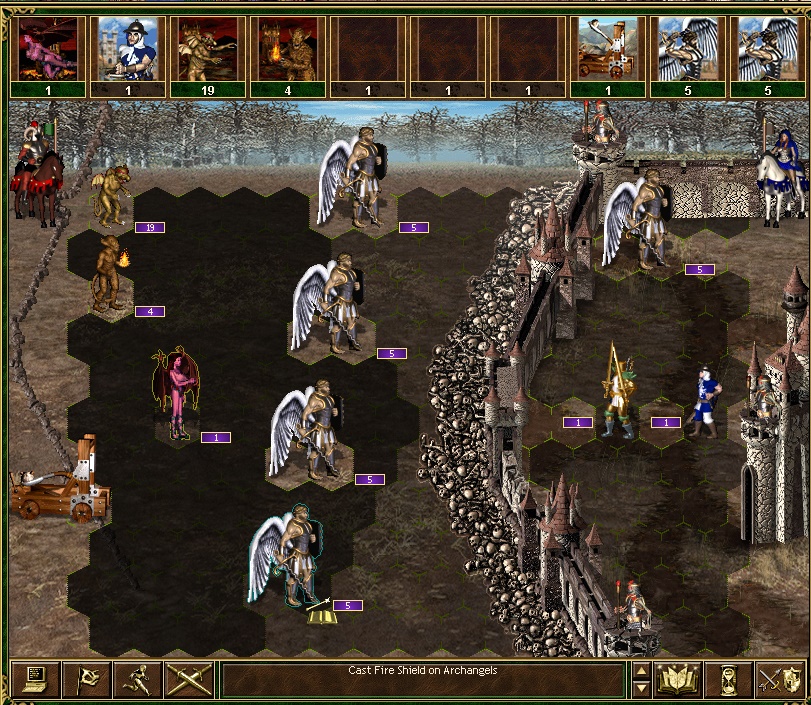
Task: Click the combat log down arrow
Action: point(642,689)
